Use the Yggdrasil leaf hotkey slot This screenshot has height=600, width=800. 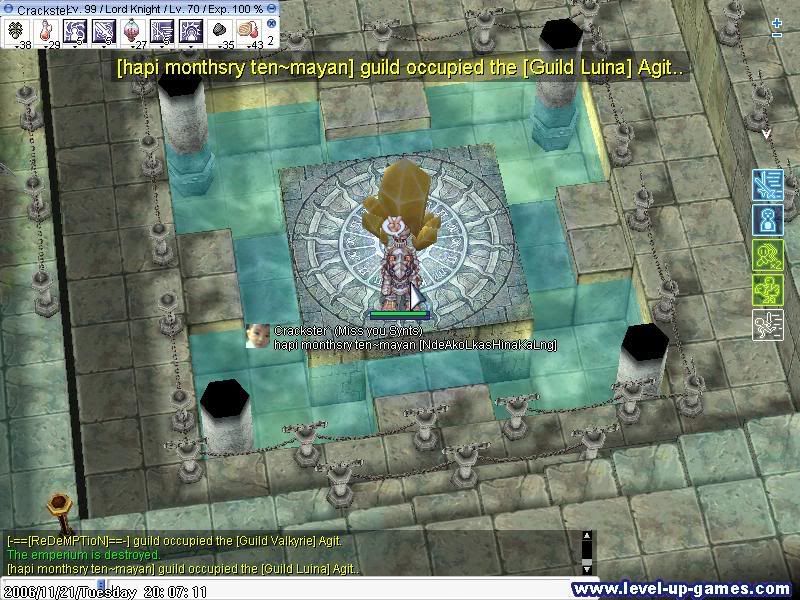[18, 30]
